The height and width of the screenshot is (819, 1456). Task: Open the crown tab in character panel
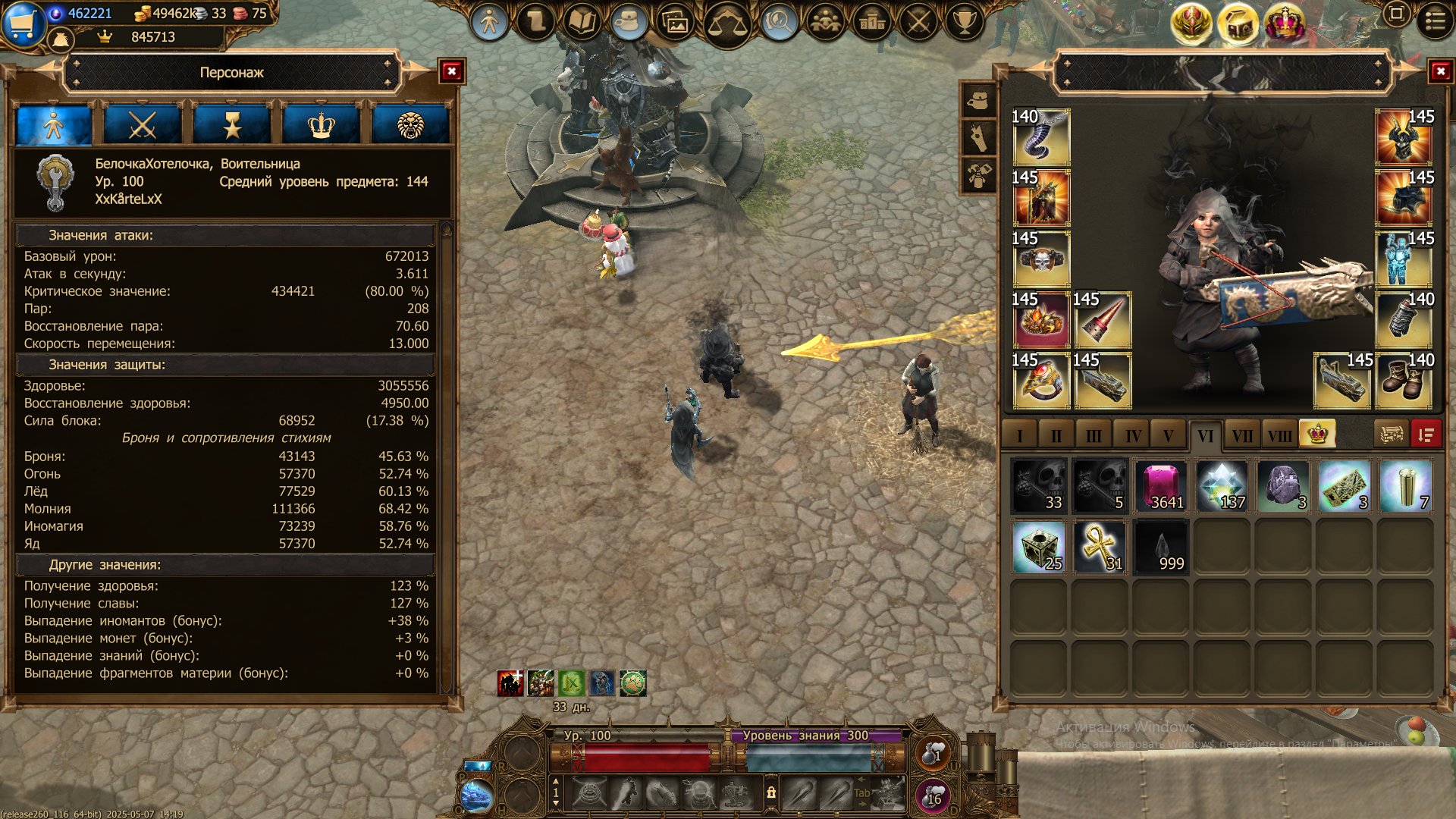coord(321,125)
